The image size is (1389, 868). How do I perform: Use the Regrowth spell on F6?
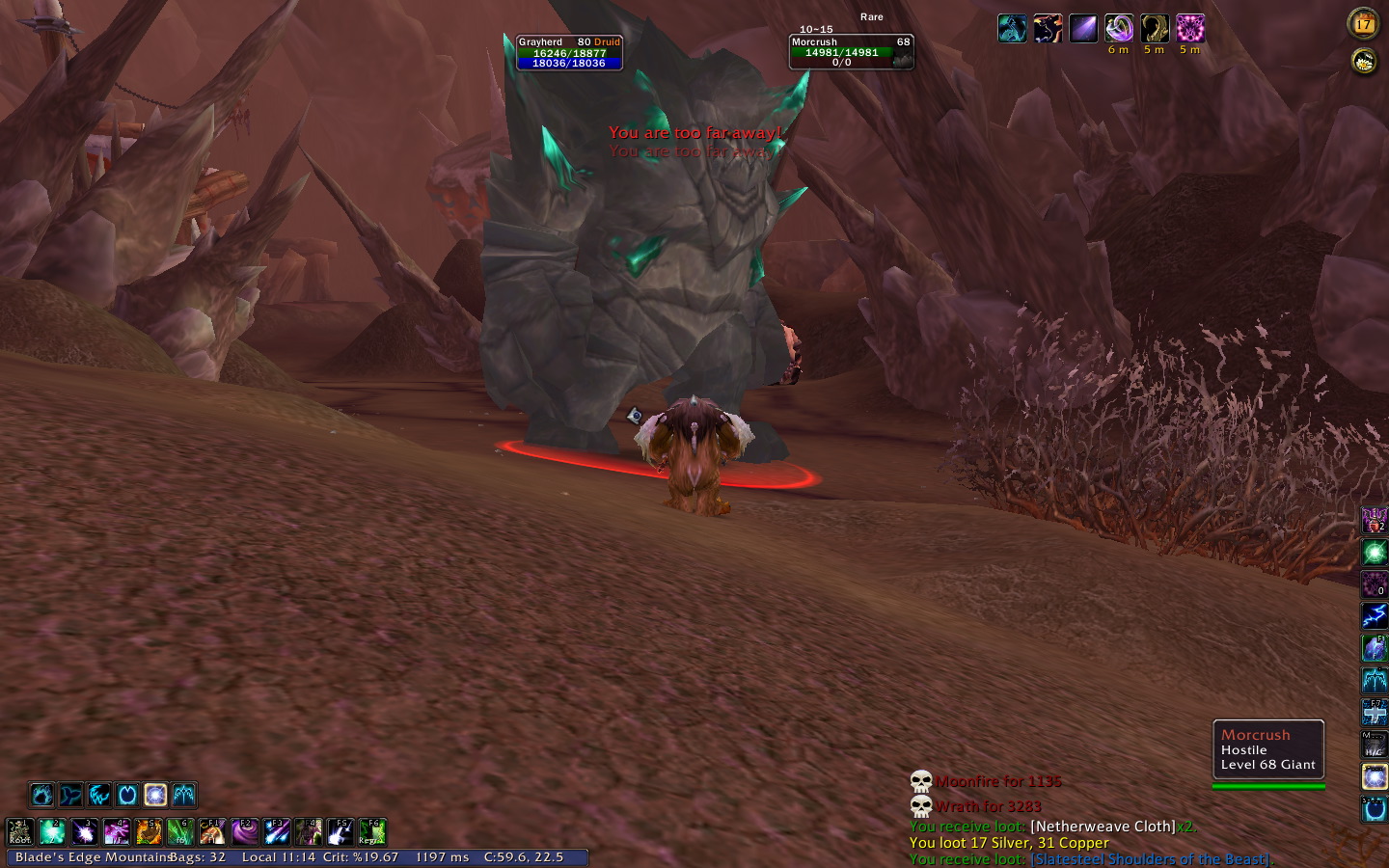pos(372,831)
